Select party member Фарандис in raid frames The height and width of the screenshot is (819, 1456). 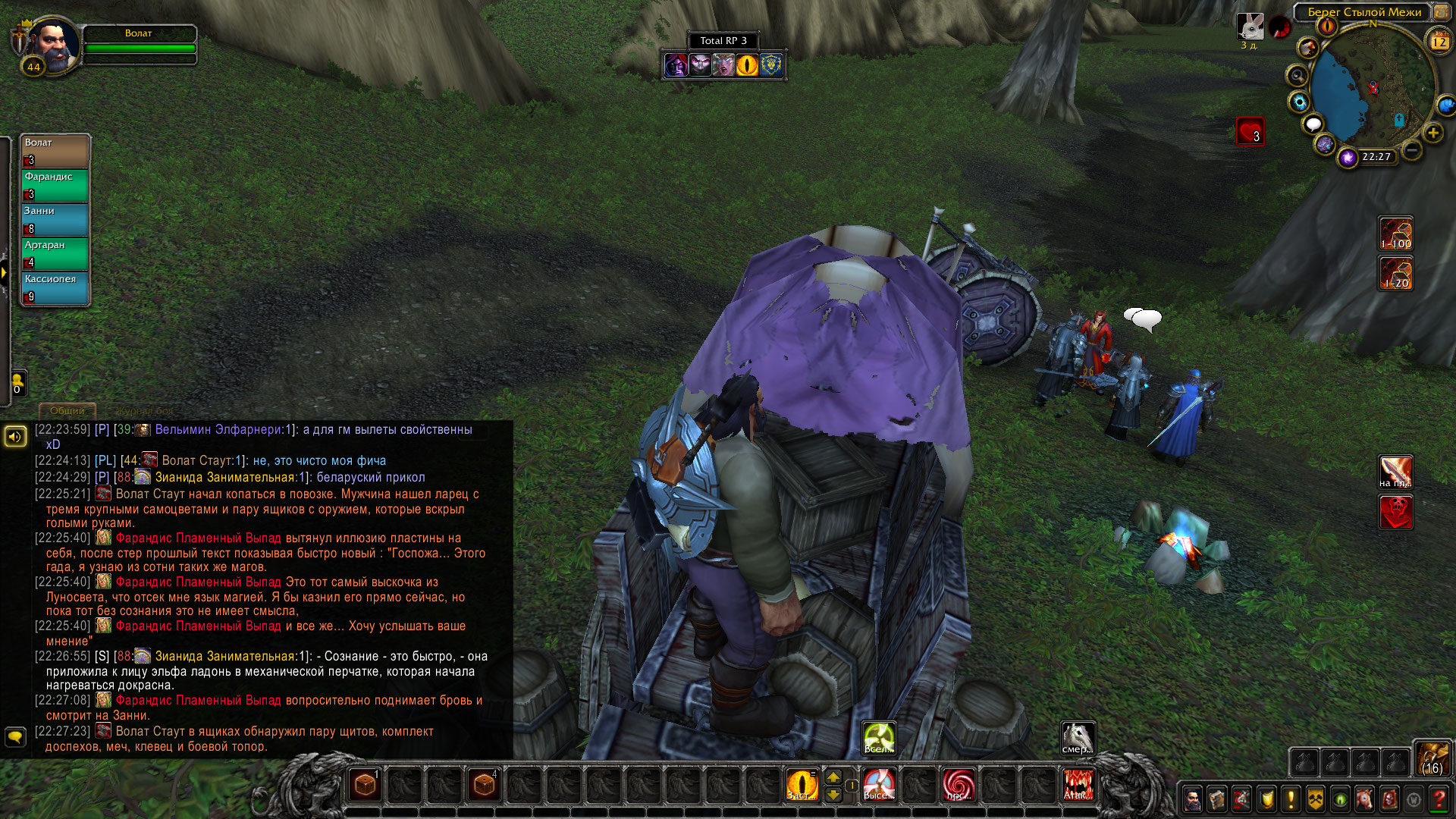point(55,184)
